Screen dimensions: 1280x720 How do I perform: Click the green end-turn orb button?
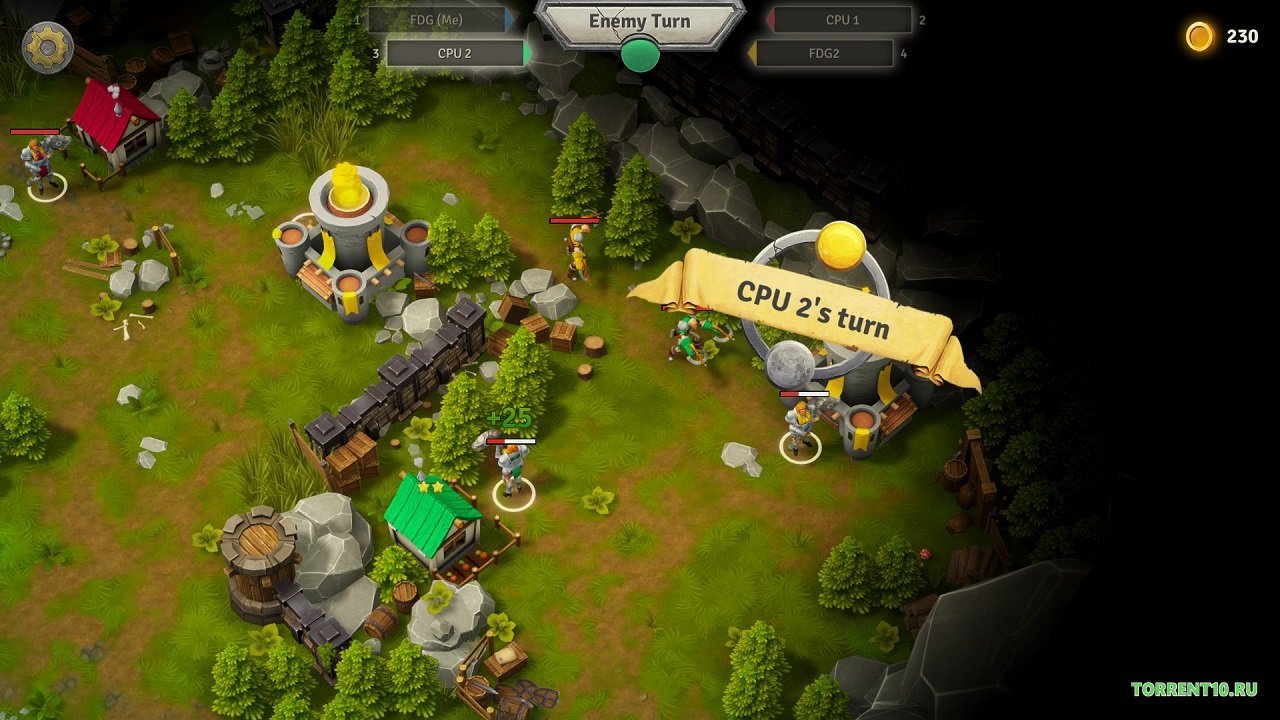[640, 55]
